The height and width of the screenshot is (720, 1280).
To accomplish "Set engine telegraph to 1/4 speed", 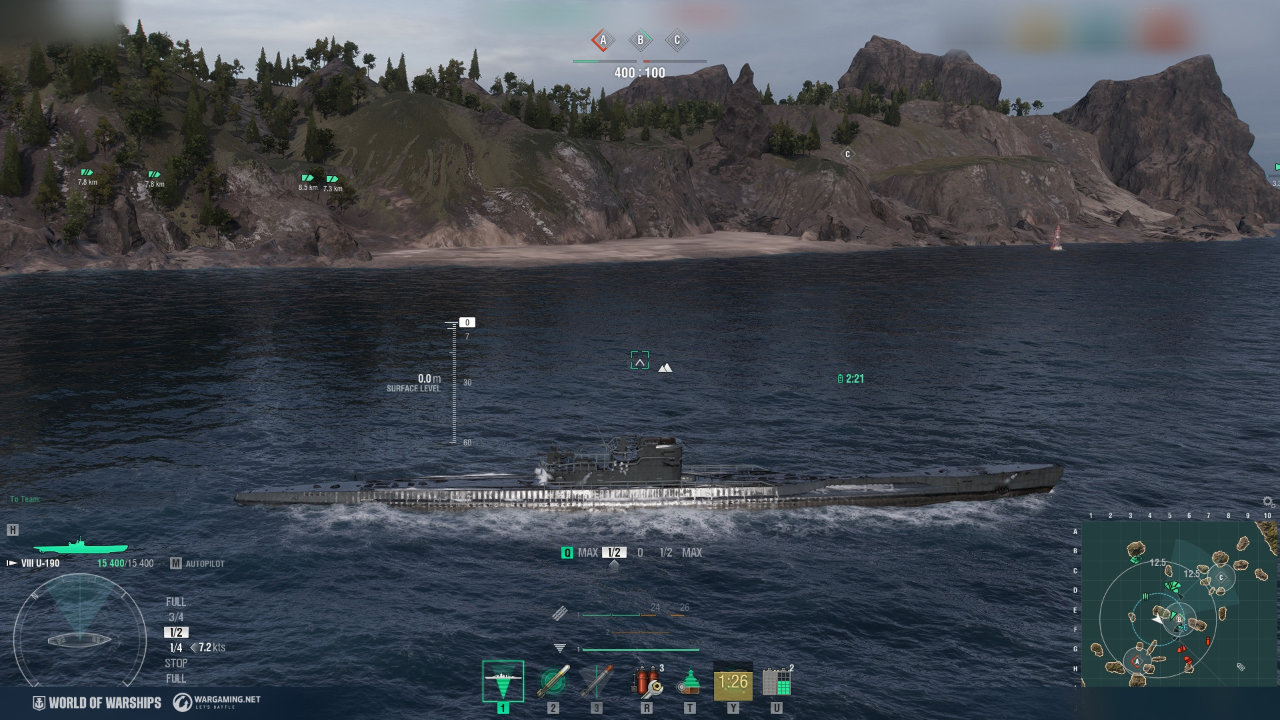I will [x=176, y=648].
